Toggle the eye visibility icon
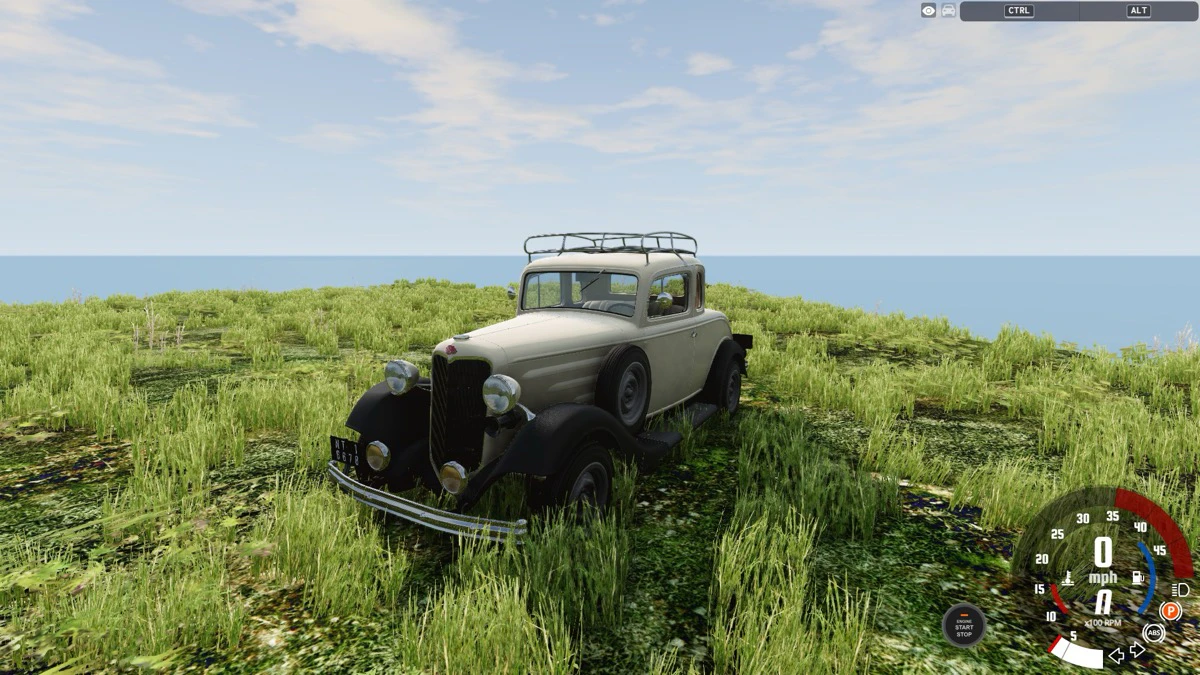Image resolution: width=1200 pixels, height=675 pixels. point(929,11)
